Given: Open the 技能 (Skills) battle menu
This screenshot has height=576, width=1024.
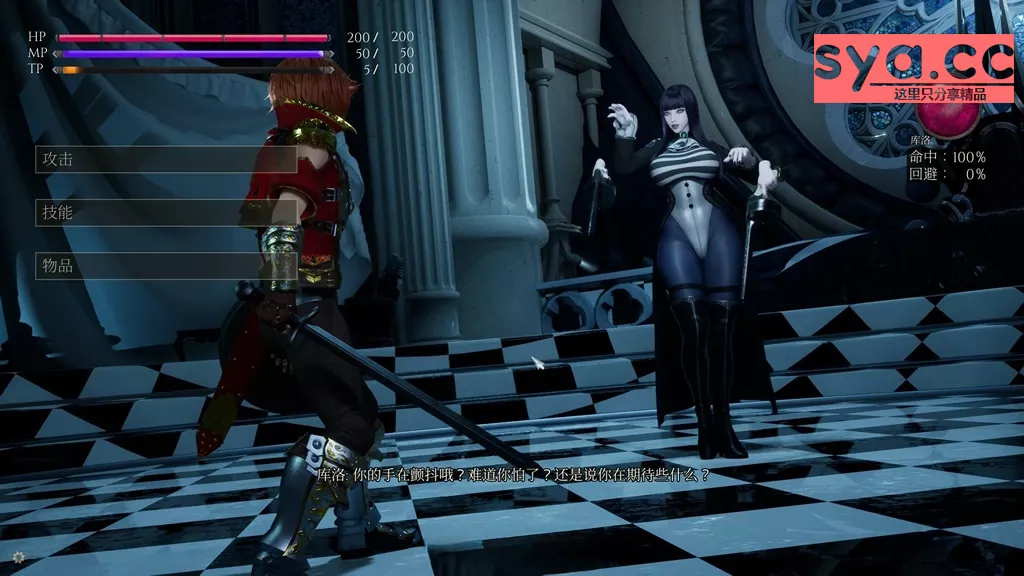Looking at the screenshot, I should (166, 212).
